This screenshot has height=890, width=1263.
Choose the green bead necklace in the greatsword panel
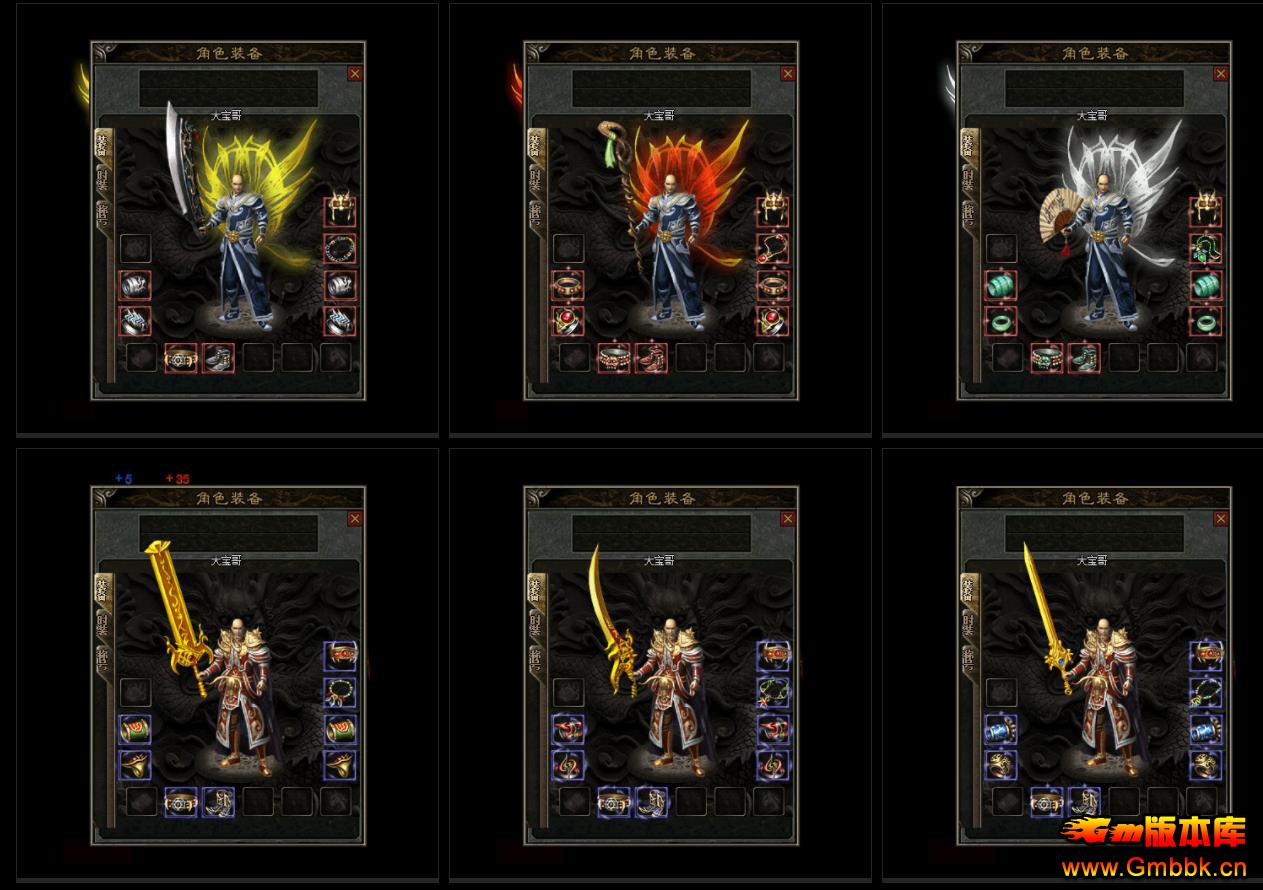pos(340,693)
